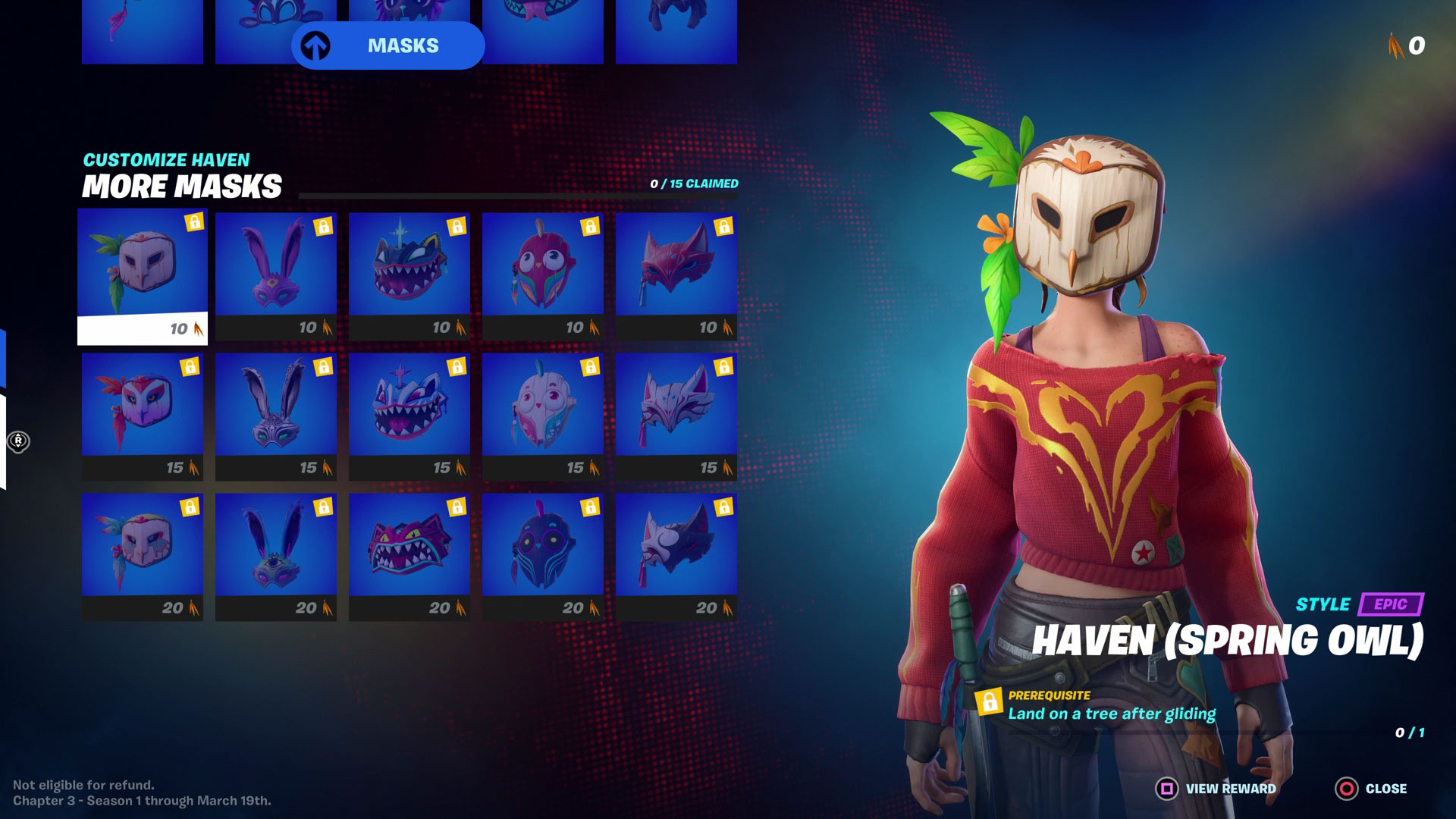The image size is (1456, 819).
Task: Choose the white toothed cat mask costing 15
Action: click(409, 413)
